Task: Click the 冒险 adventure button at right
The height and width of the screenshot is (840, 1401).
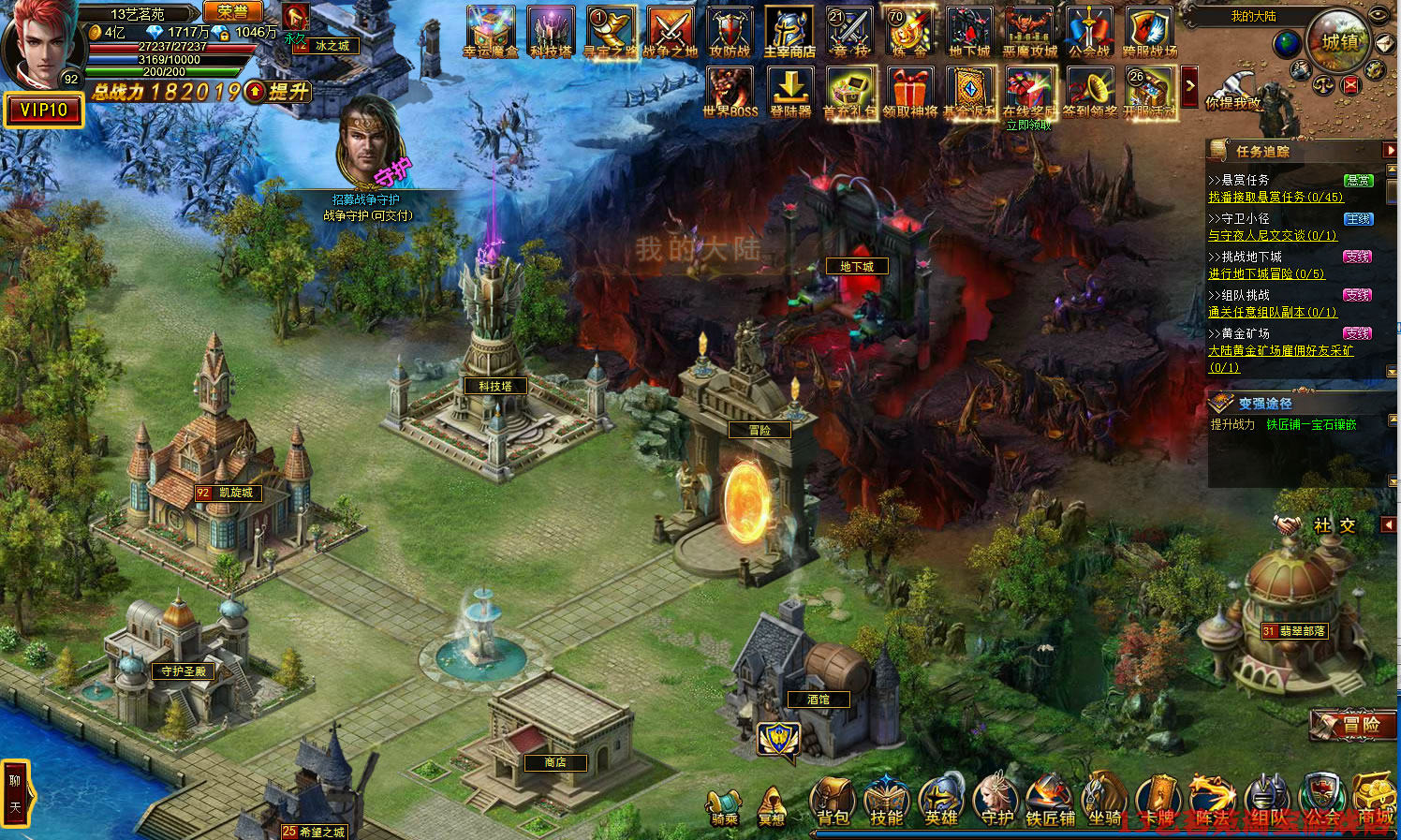Action: pos(1352,724)
